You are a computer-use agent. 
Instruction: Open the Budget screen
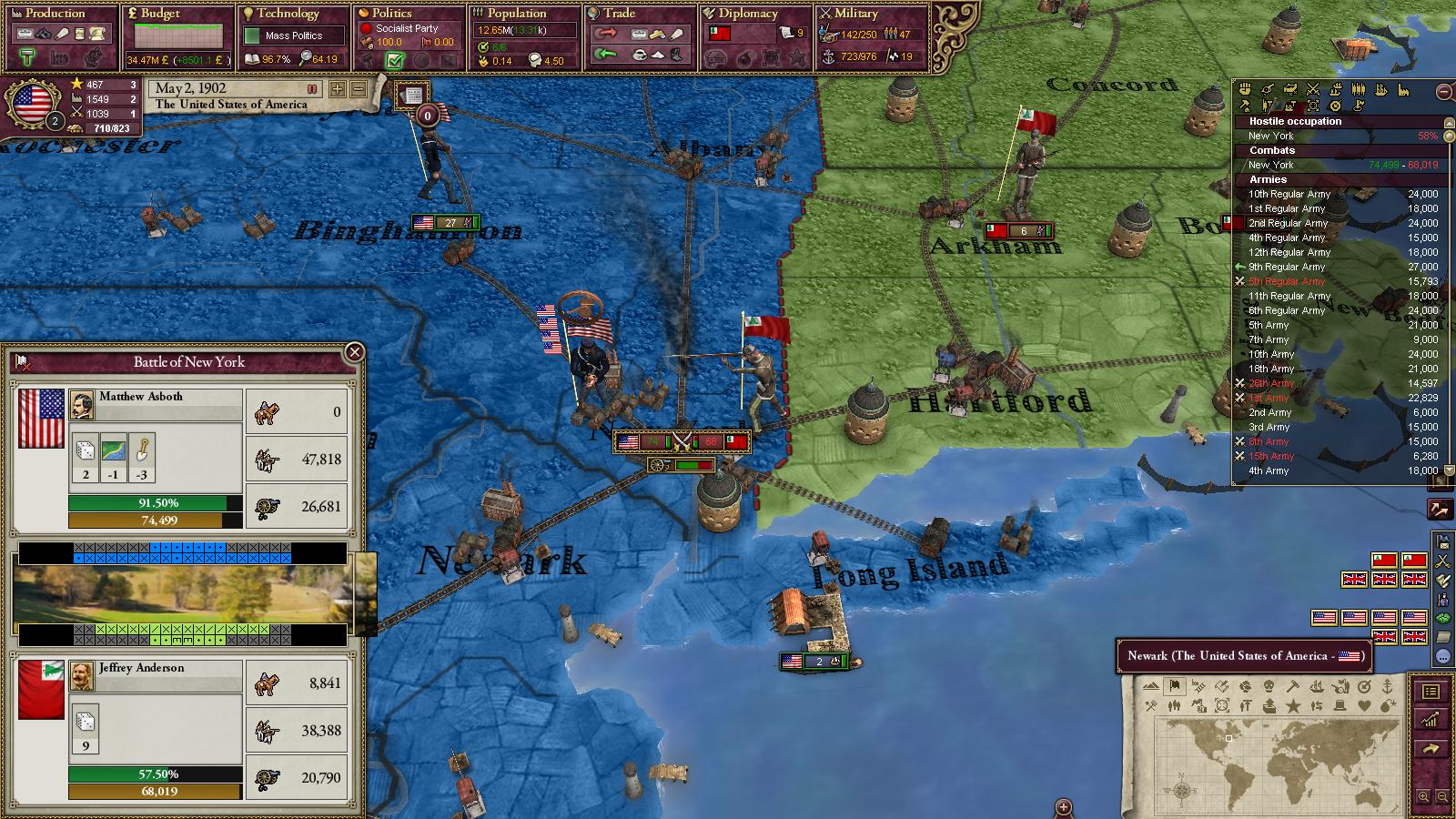[160, 14]
